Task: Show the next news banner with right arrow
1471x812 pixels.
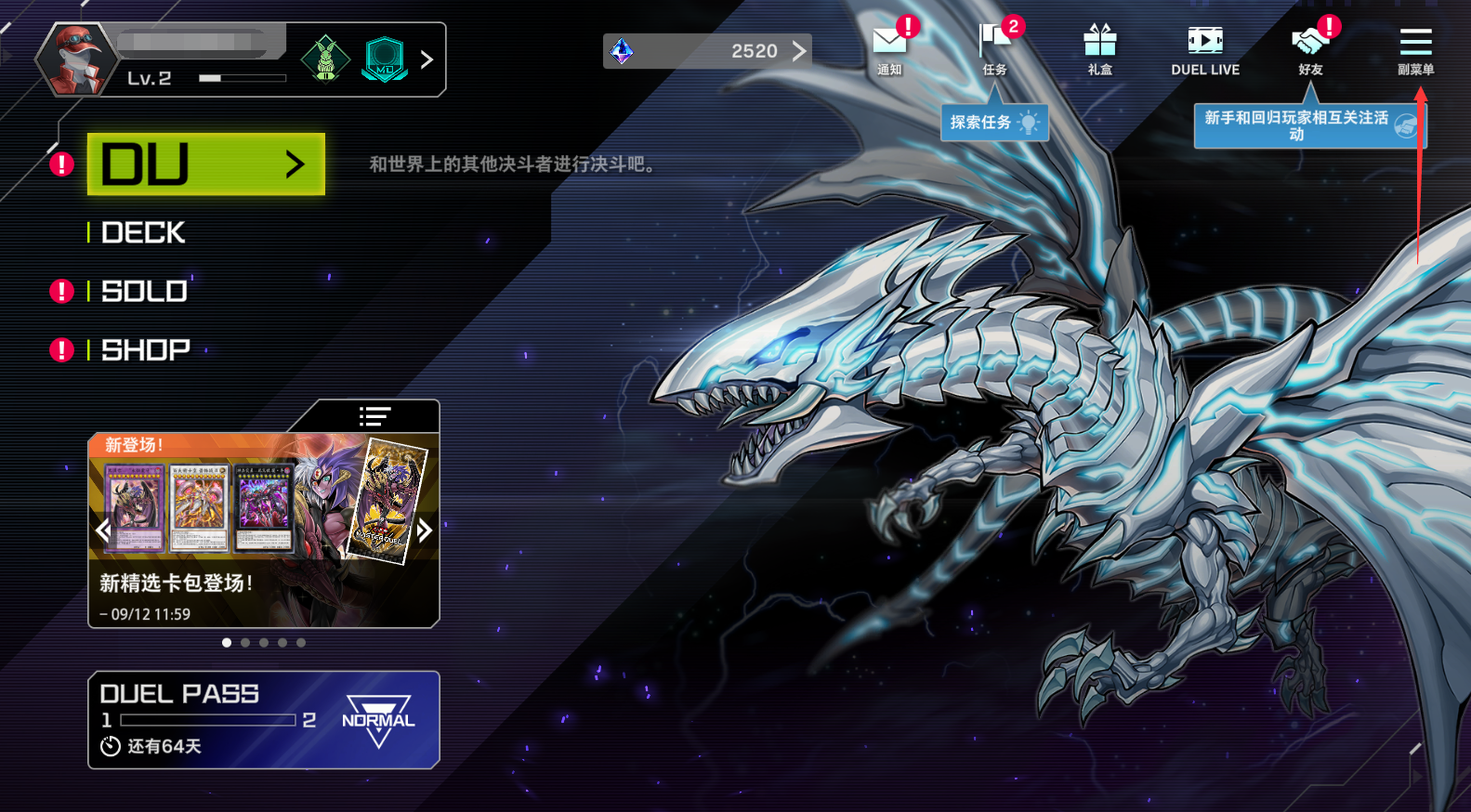Action: (425, 530)
